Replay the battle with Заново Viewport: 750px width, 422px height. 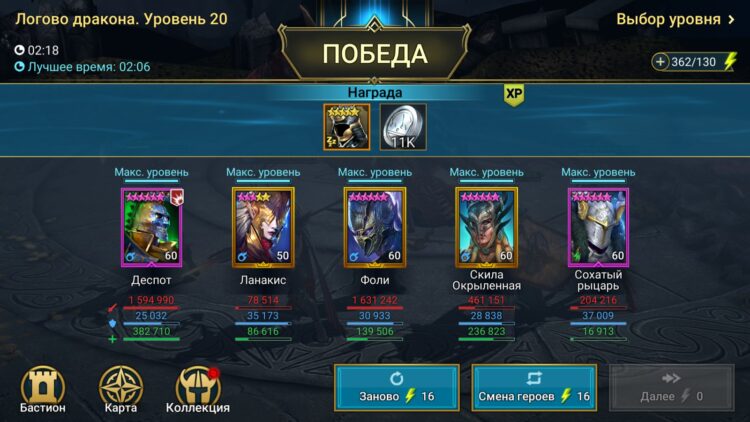(x=397, y=388)
